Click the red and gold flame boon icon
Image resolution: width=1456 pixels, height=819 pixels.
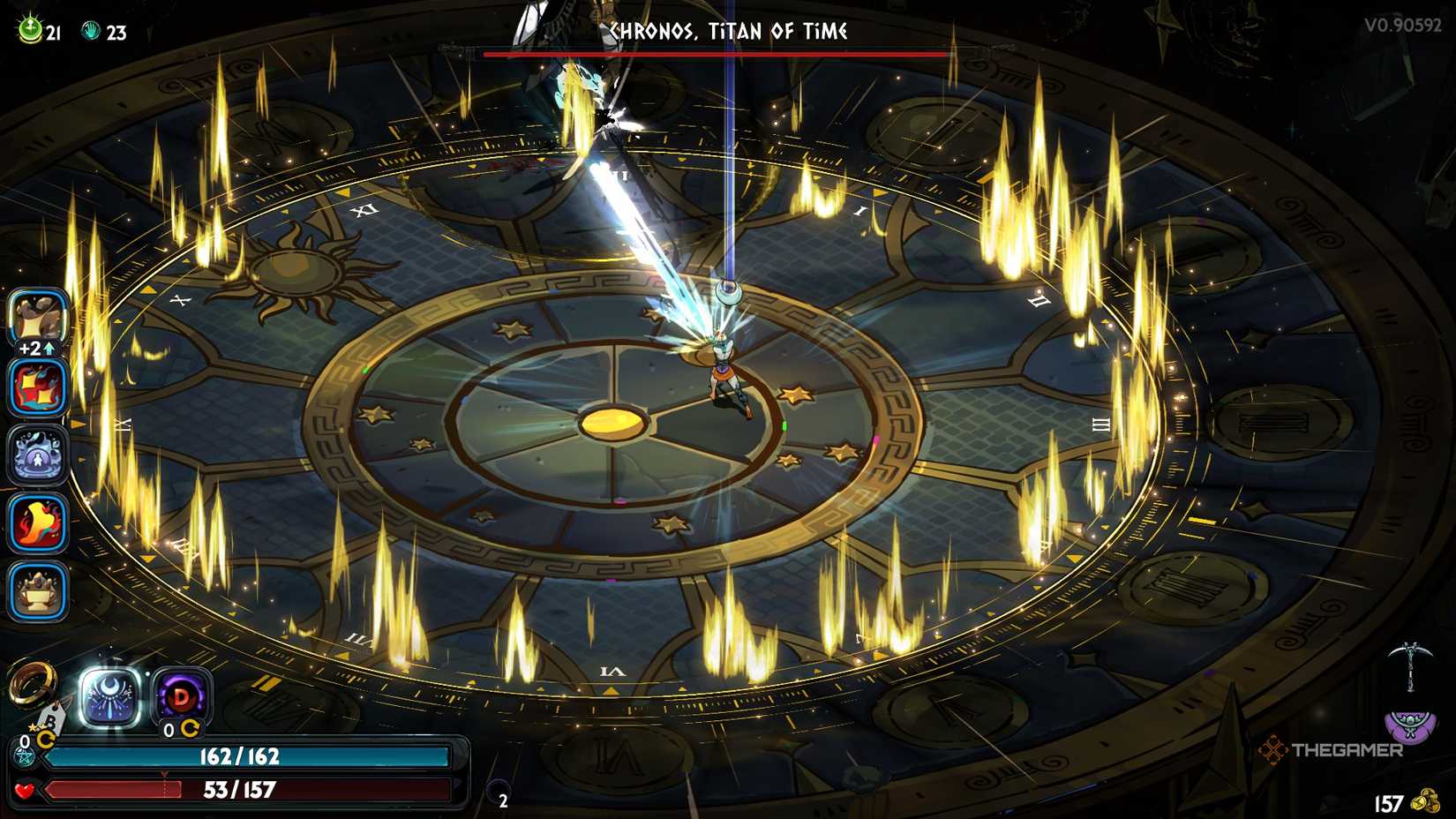click(37, 389)
